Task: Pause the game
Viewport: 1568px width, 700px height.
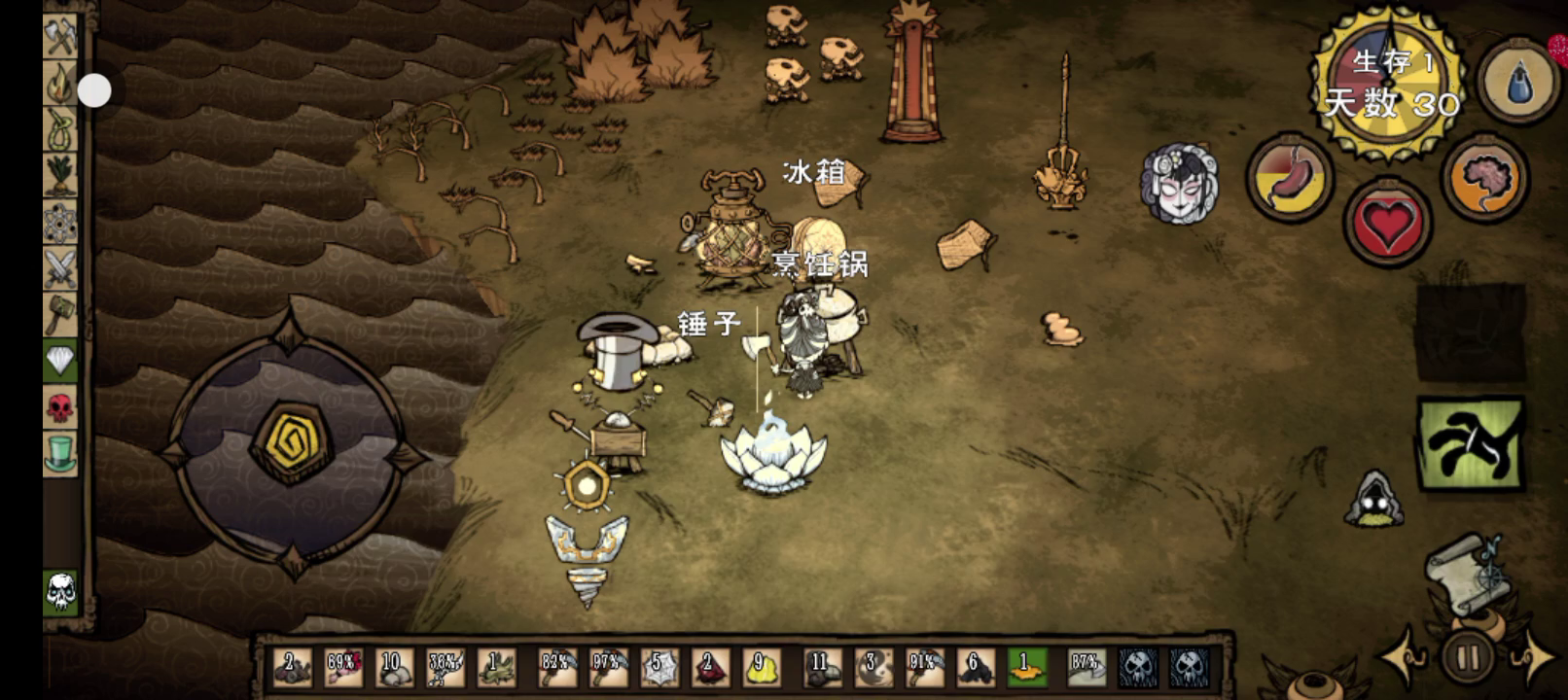Action: [x=1468, y=658]
